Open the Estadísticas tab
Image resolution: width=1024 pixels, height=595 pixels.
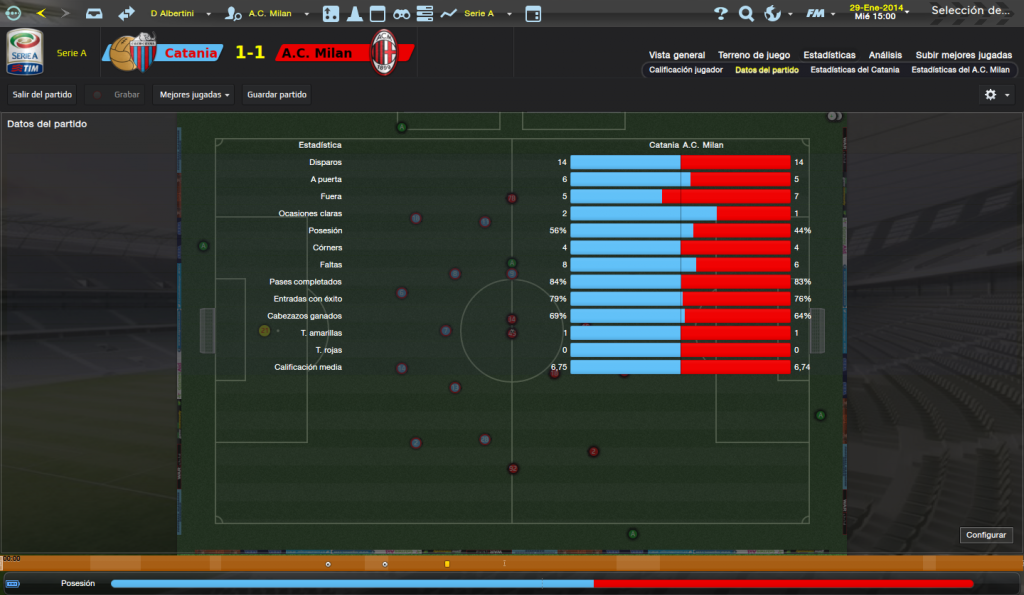(829, 55)
